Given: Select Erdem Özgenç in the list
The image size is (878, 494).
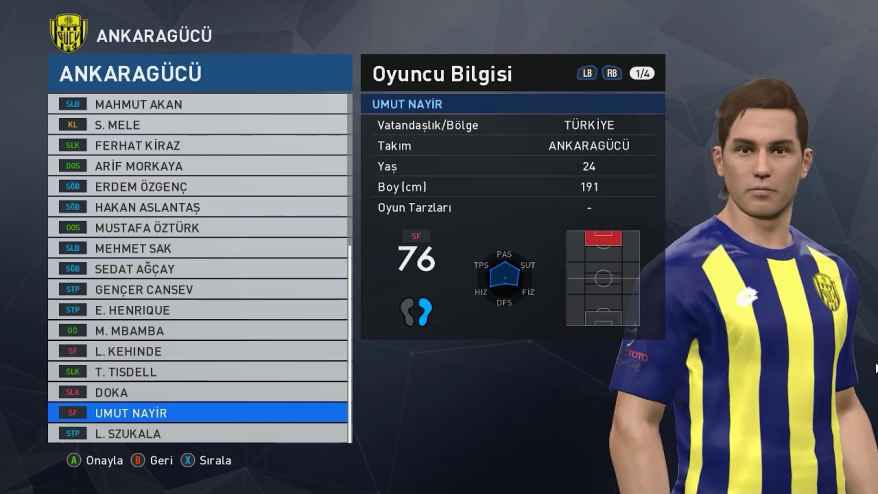Looking at the screenshot, I should pos(198,187).
